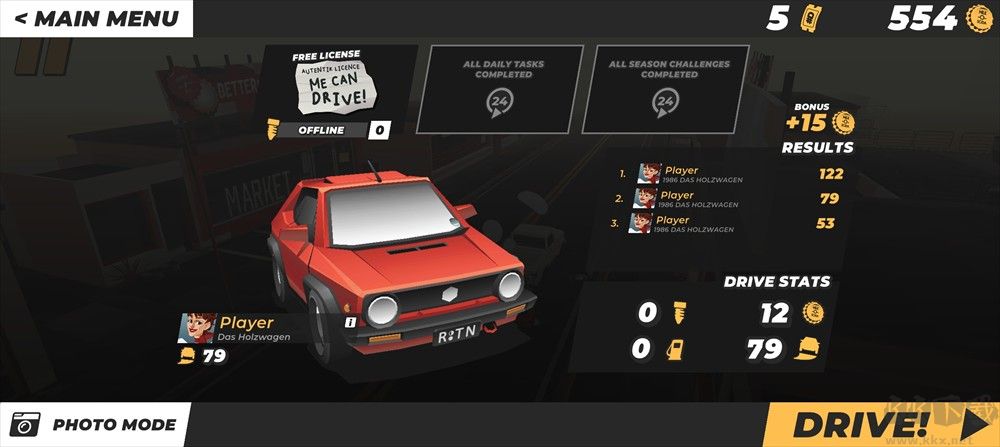The width and height of the screenshot is (1000, 447).
Task: Open Photo Mode
Action: pyautogui.click(x=96, y=425)
